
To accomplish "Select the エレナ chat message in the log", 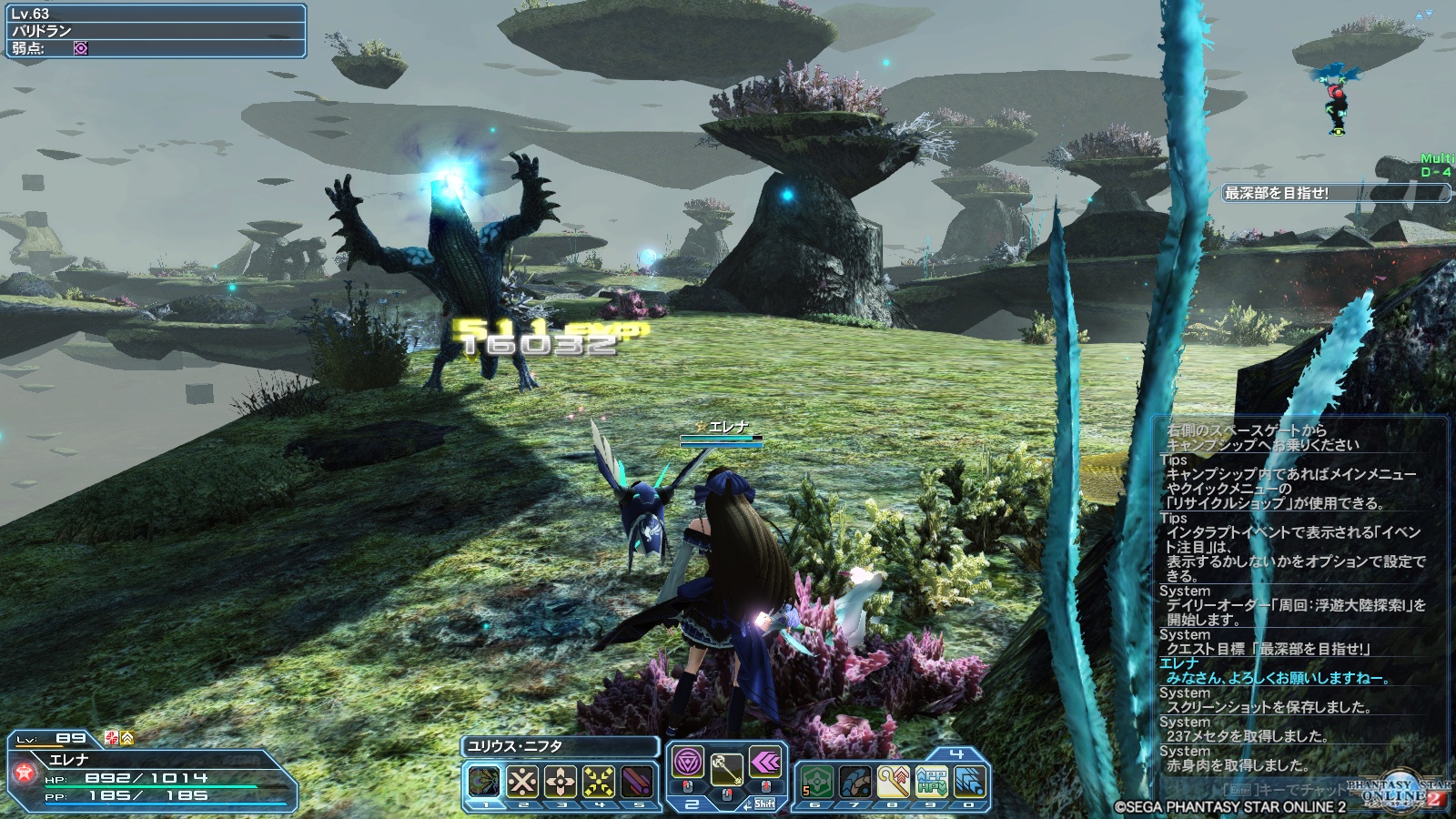I will (1276, 678).
